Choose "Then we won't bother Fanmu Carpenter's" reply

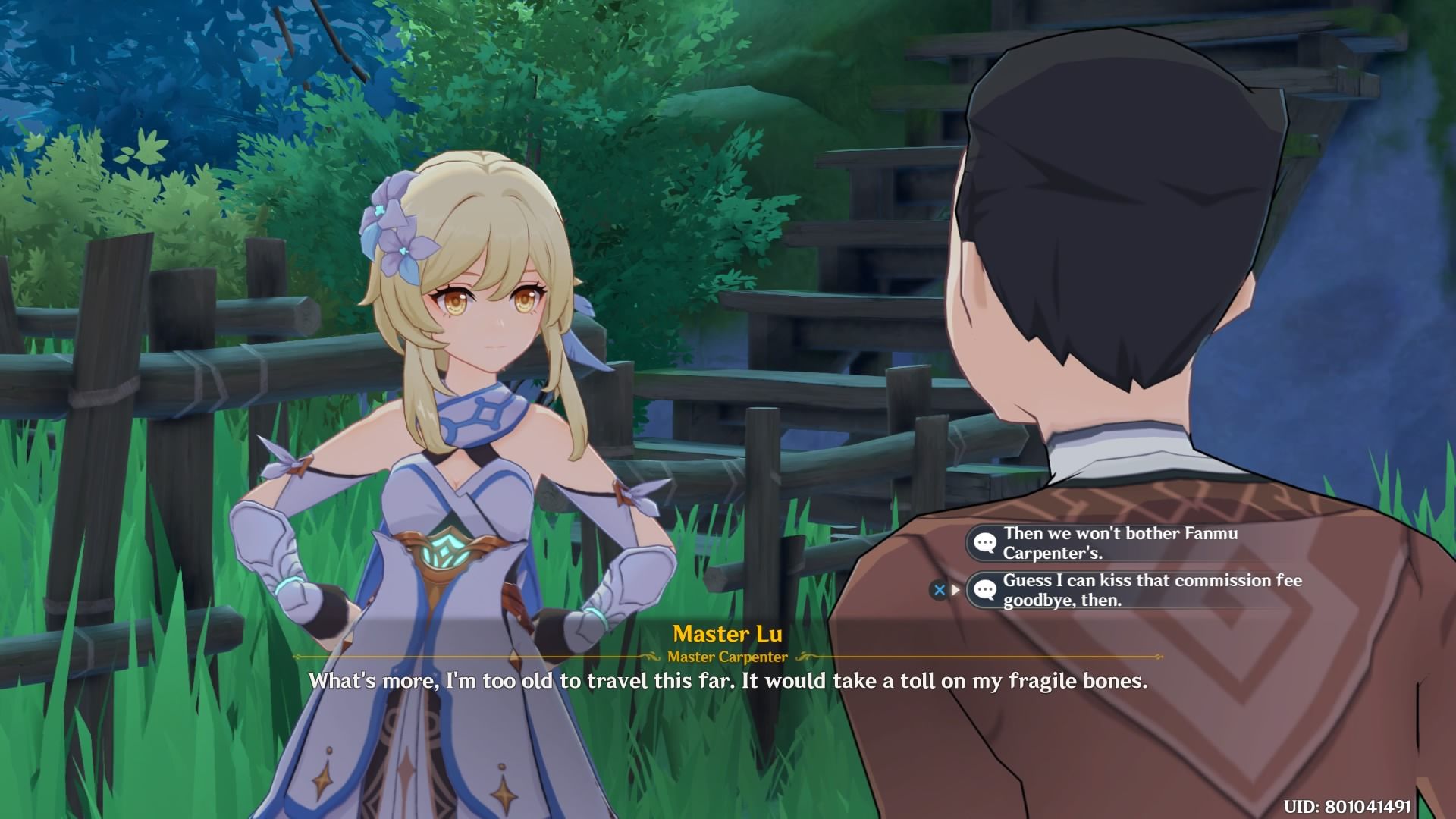click(x=1119, y=543)
